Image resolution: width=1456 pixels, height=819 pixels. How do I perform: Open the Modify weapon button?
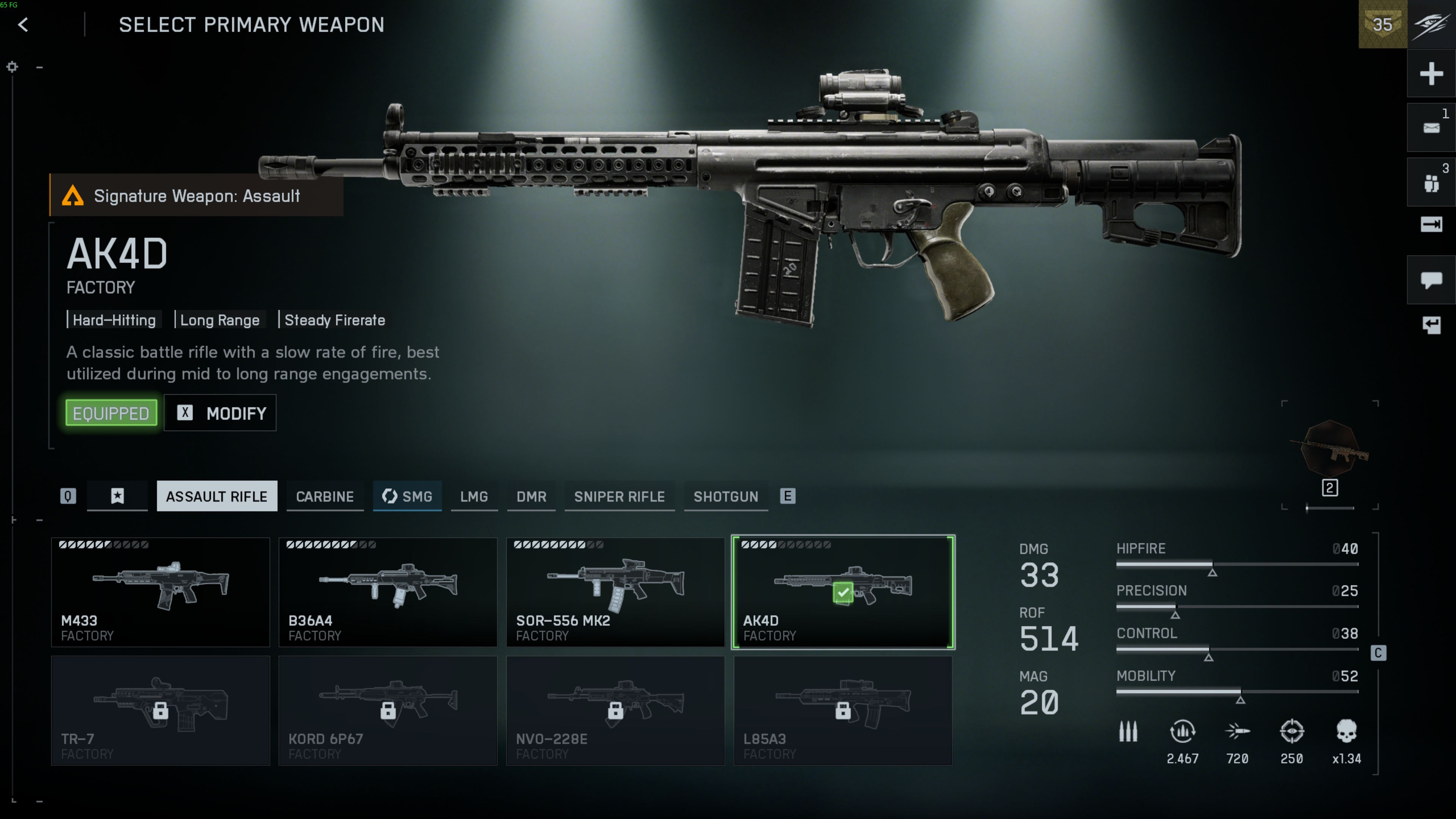click(x=220, y=413)
